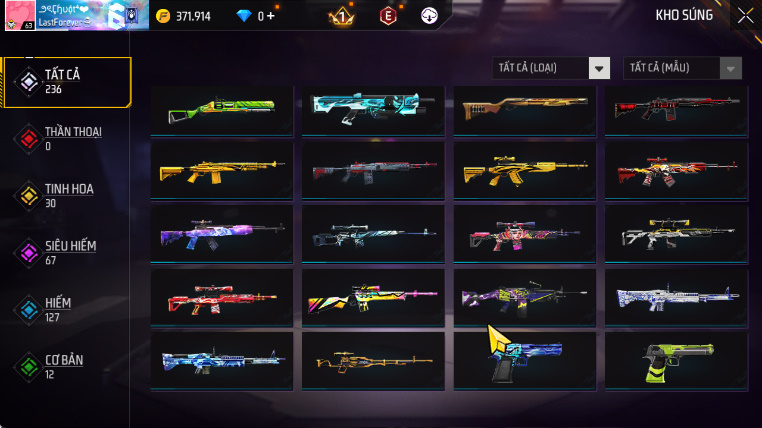Screen dimensions: 762x428
Task: Pick the neon green Desert Eagle skin
Action: click(675, 362)
